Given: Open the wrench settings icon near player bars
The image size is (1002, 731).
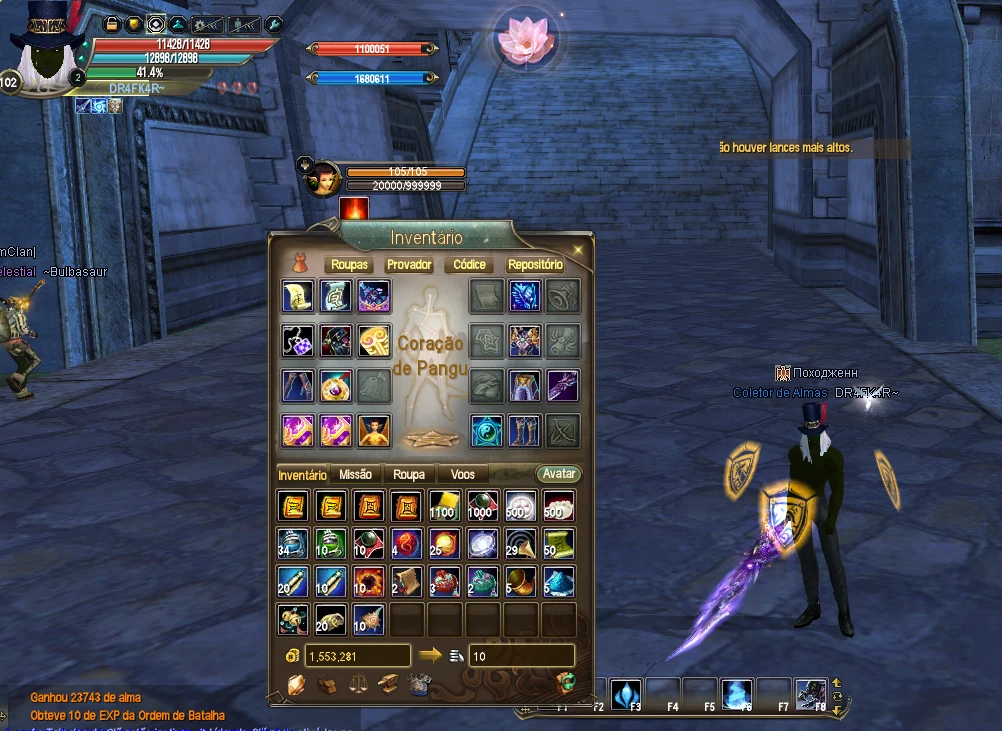Looking at the screenshot, I should [x=273, y=24].
